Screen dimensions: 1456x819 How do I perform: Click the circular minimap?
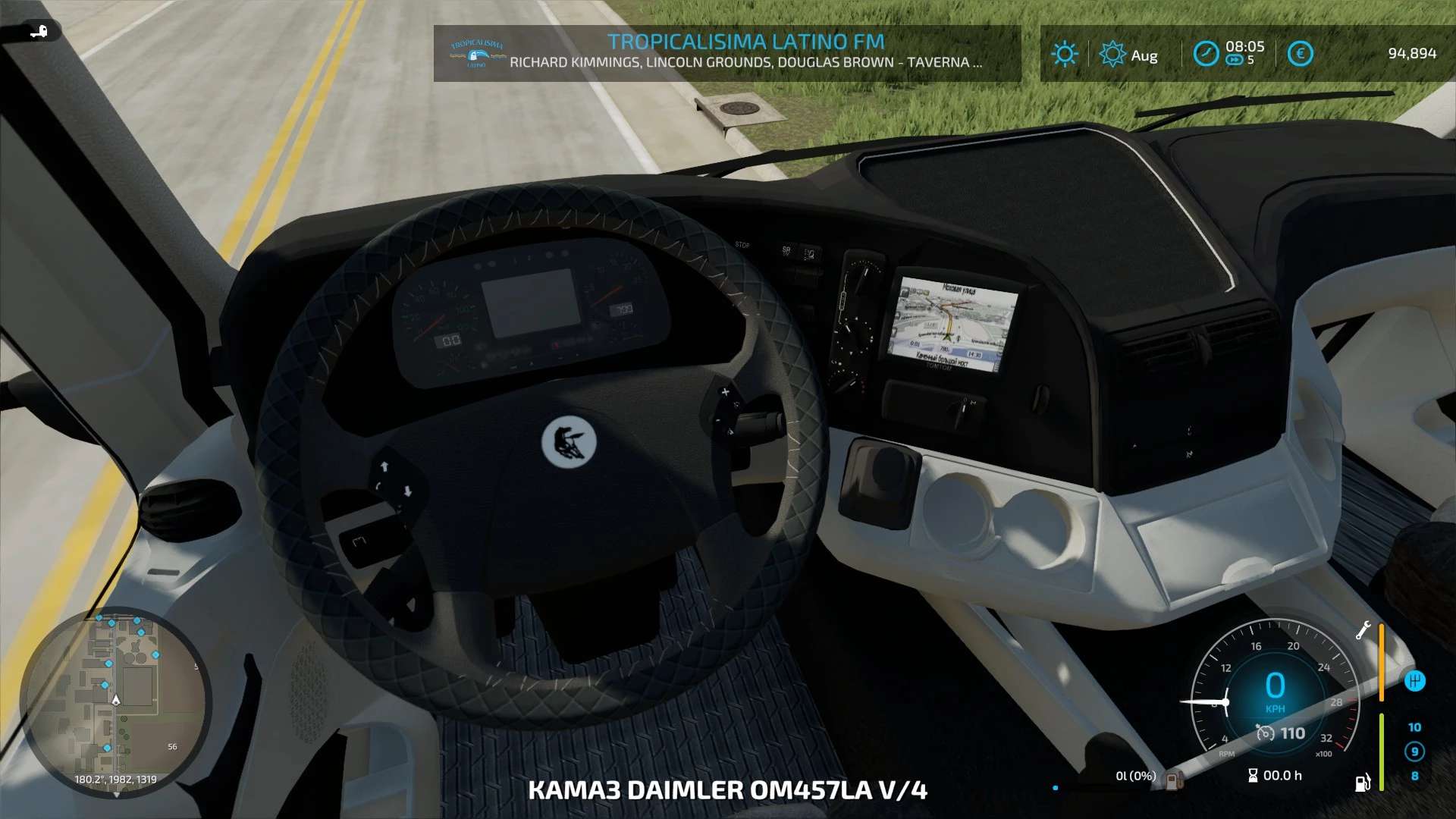[115, 702]
